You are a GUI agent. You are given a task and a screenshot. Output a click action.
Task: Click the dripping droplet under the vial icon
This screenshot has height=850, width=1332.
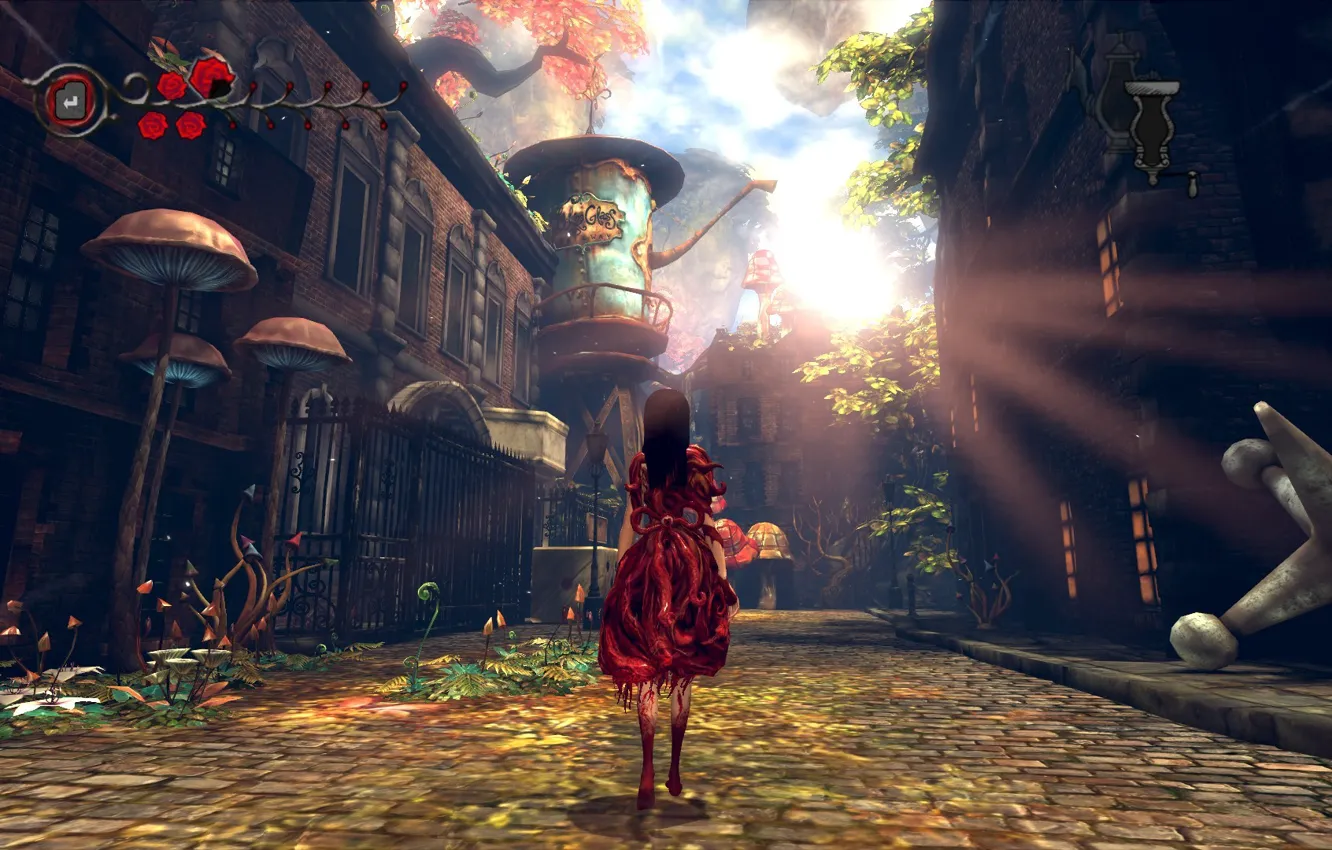[1193, 185]
